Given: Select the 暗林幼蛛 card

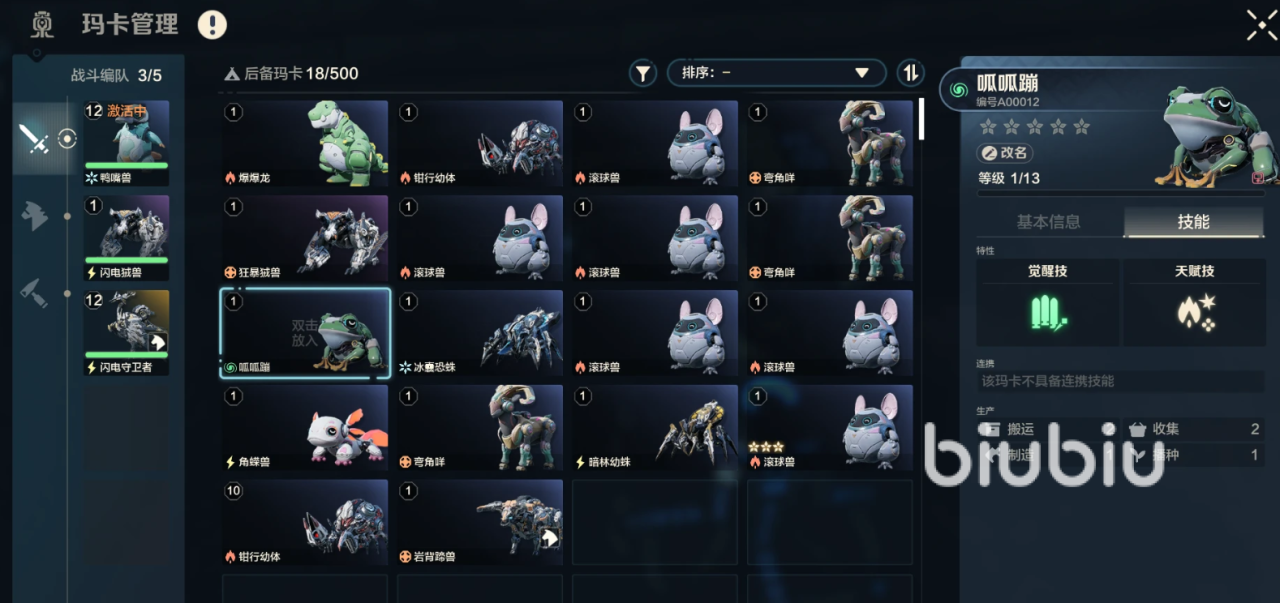Looking at the screenshot, I should 655,429.
